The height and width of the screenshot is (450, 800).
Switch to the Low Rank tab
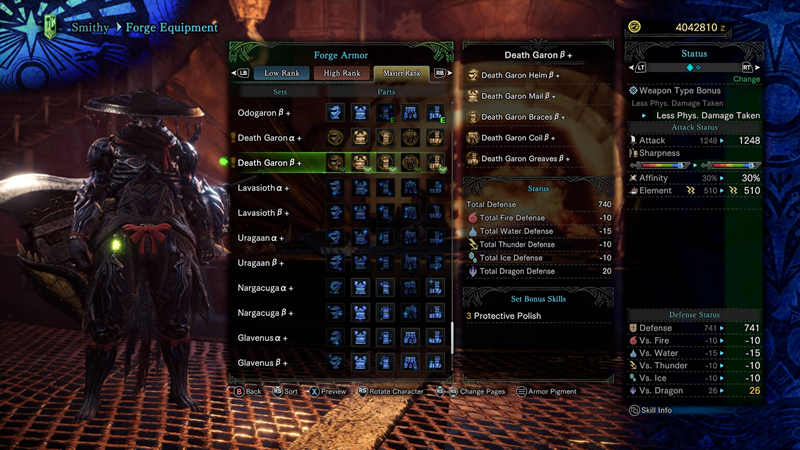point(282,73)
